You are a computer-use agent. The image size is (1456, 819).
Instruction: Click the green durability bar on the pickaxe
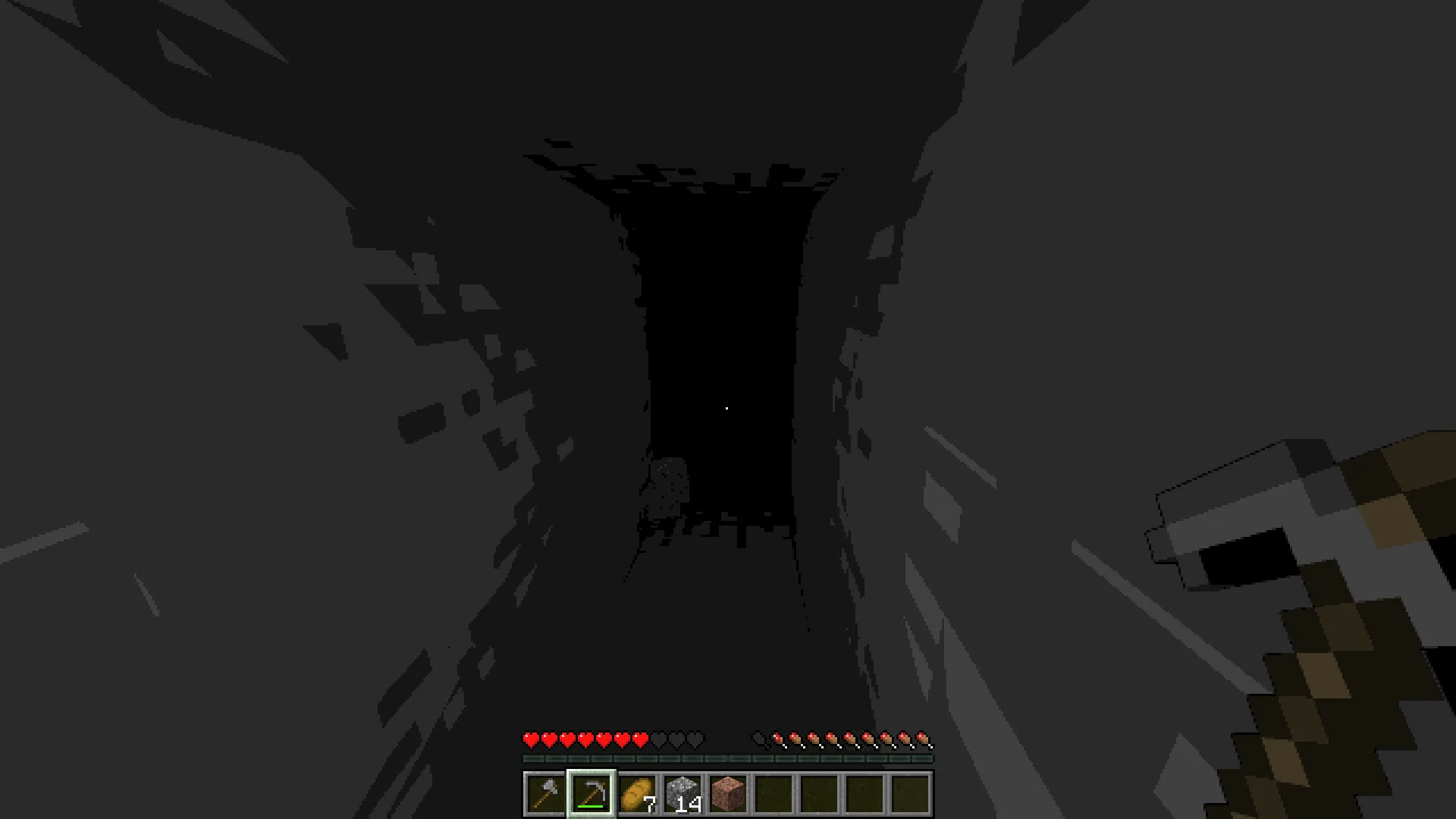[590, 805]
